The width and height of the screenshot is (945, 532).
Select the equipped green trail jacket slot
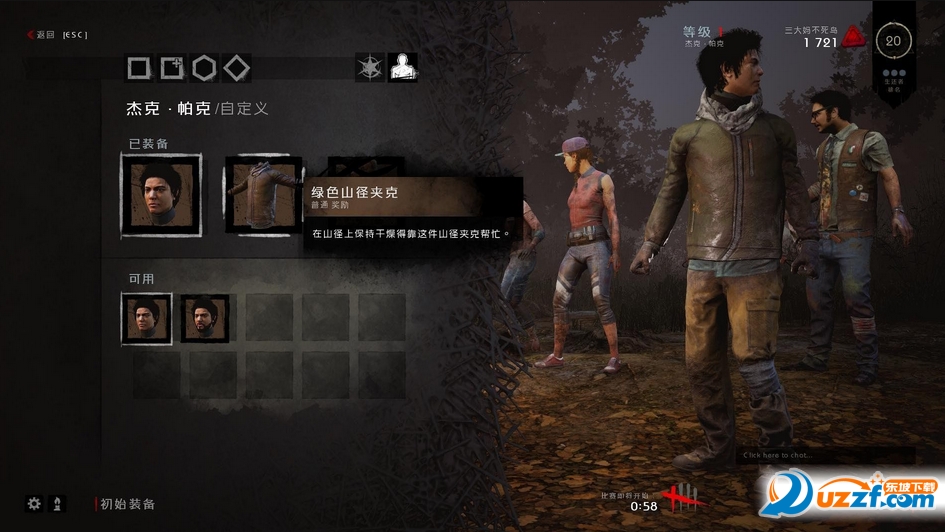(262, 195)
